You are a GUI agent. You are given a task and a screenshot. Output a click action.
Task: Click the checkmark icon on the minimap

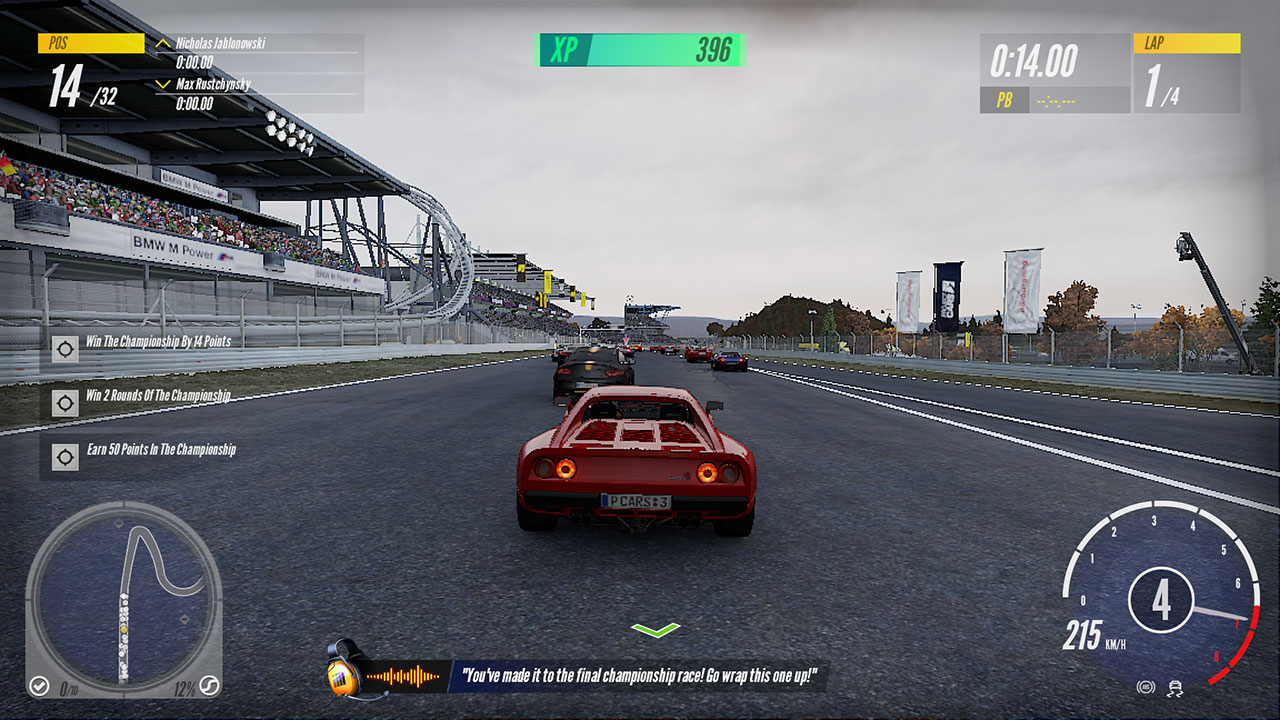click(x=39, y=684)
